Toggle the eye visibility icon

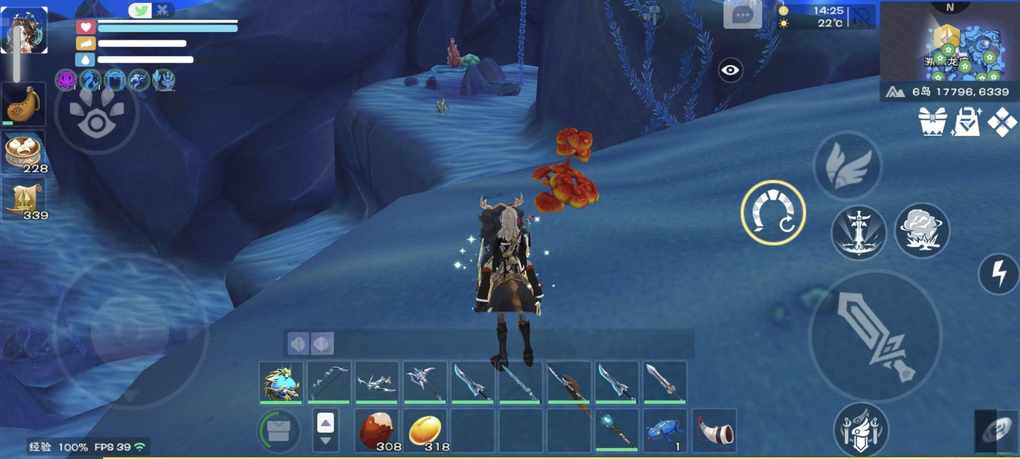click(731, 70)
